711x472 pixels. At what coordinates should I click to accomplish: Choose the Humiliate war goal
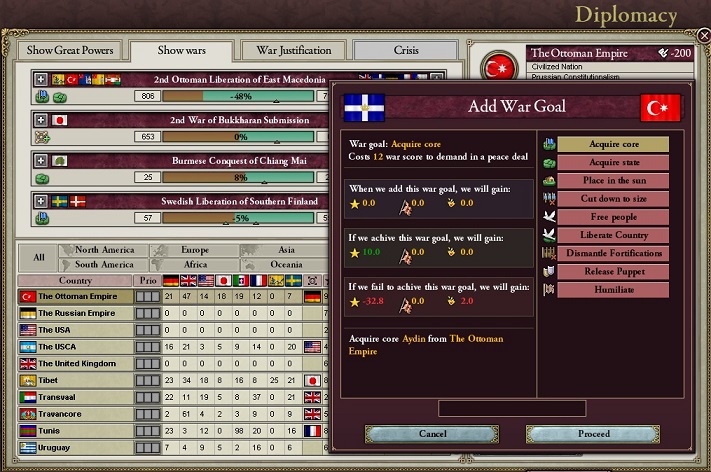pyautogui.click(x=612, y=289)
